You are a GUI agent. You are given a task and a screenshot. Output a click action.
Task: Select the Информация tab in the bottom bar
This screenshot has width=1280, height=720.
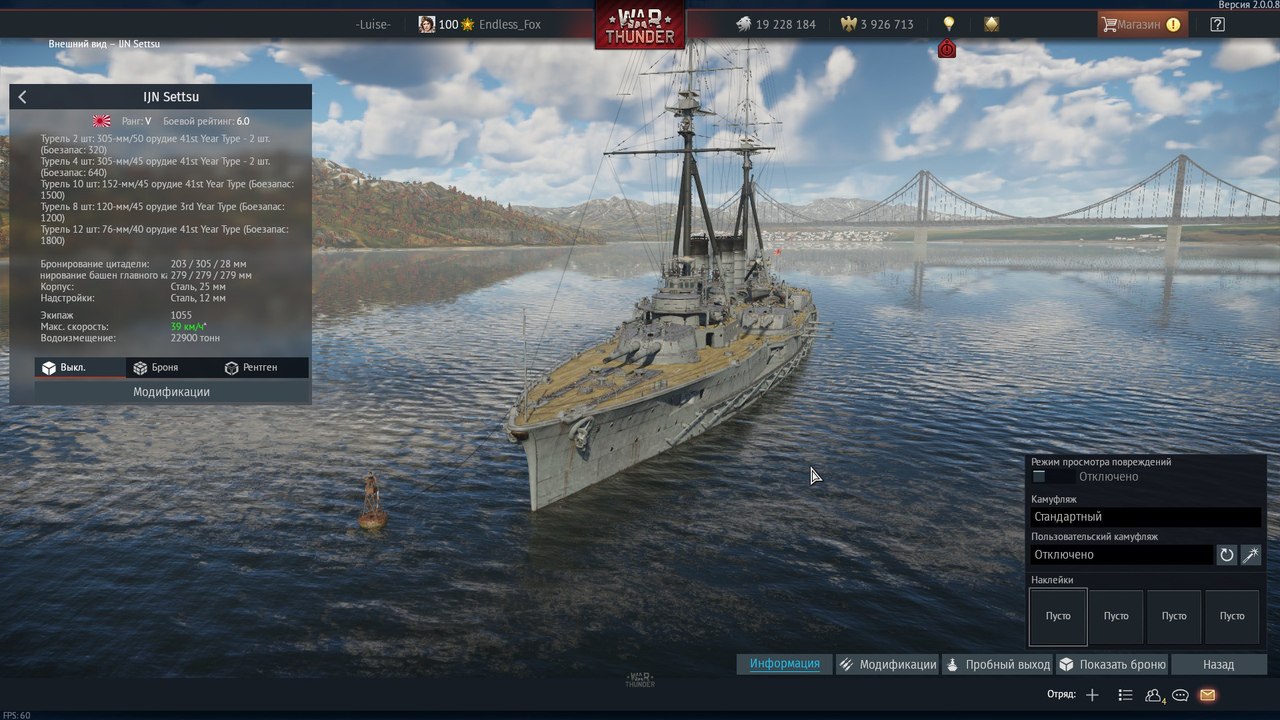click(x=785, y=664)
